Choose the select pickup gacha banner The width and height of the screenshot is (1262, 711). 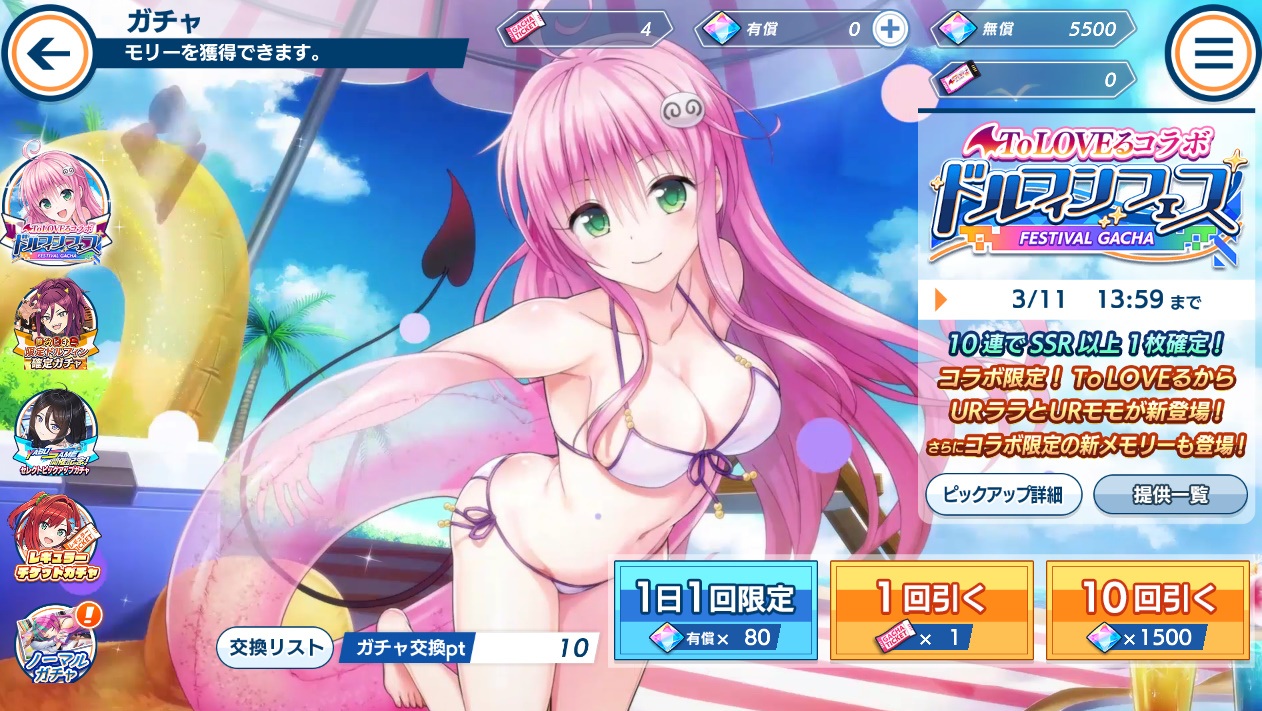tap(56, 433)
